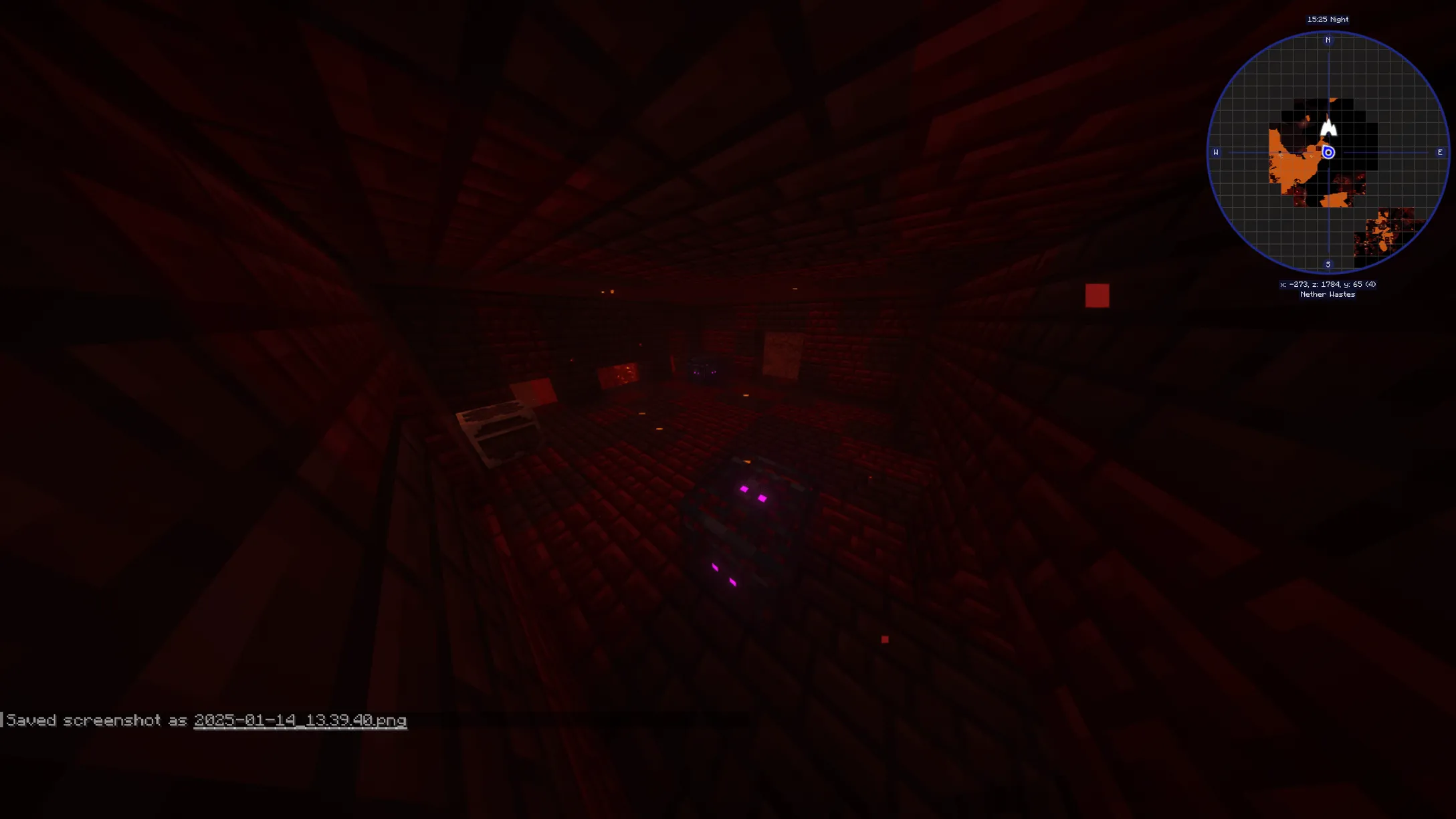Screen dimensions: 1456x819
Task: Click the N compass marker on the minimap
Action: [x=1328, y=41]
